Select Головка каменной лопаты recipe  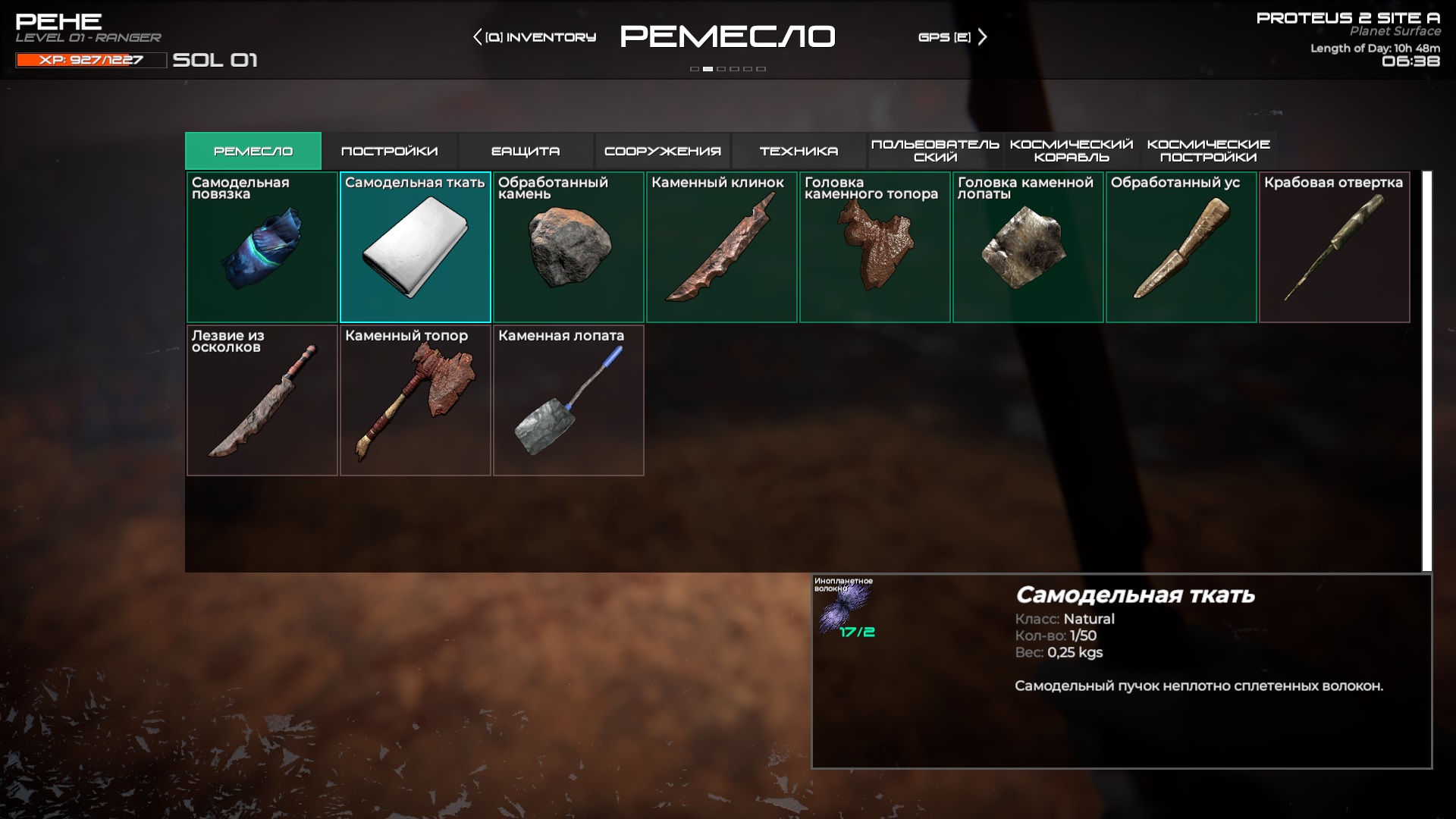click(1028, 247)
